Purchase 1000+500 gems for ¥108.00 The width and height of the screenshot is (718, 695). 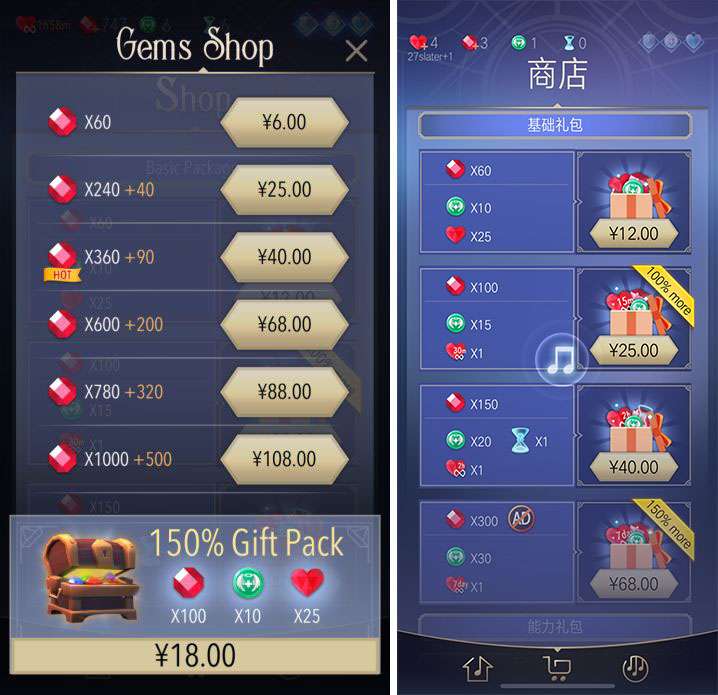click(x=284, y=459)
